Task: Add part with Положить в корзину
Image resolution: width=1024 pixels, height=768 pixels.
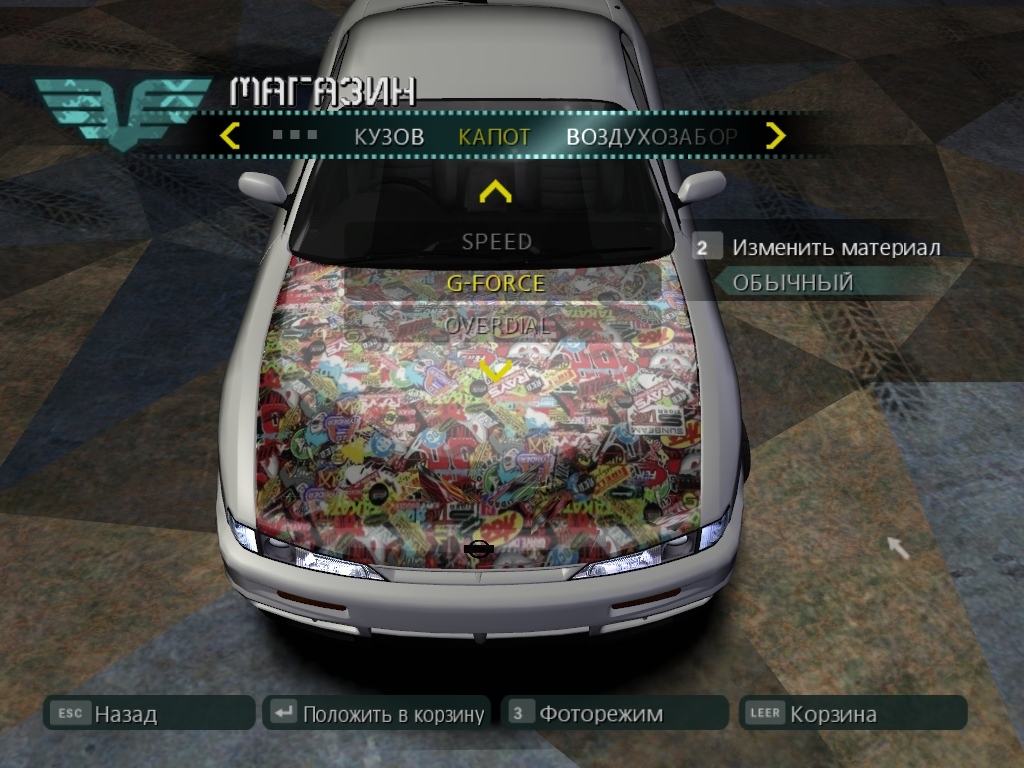Action: coord(376,713)
